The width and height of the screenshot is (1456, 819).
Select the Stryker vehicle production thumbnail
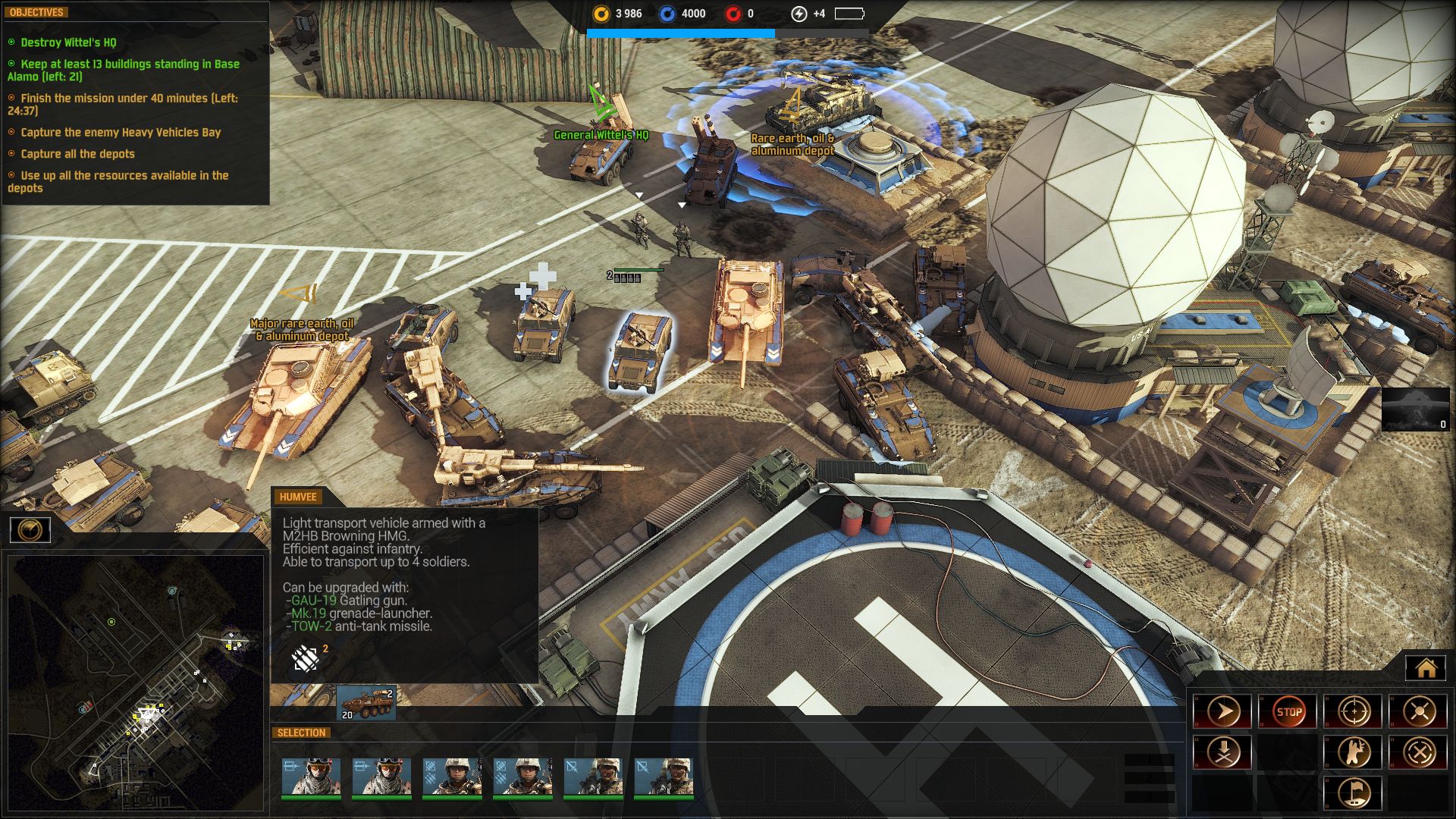pyautogui.click(x=366, y=703)
